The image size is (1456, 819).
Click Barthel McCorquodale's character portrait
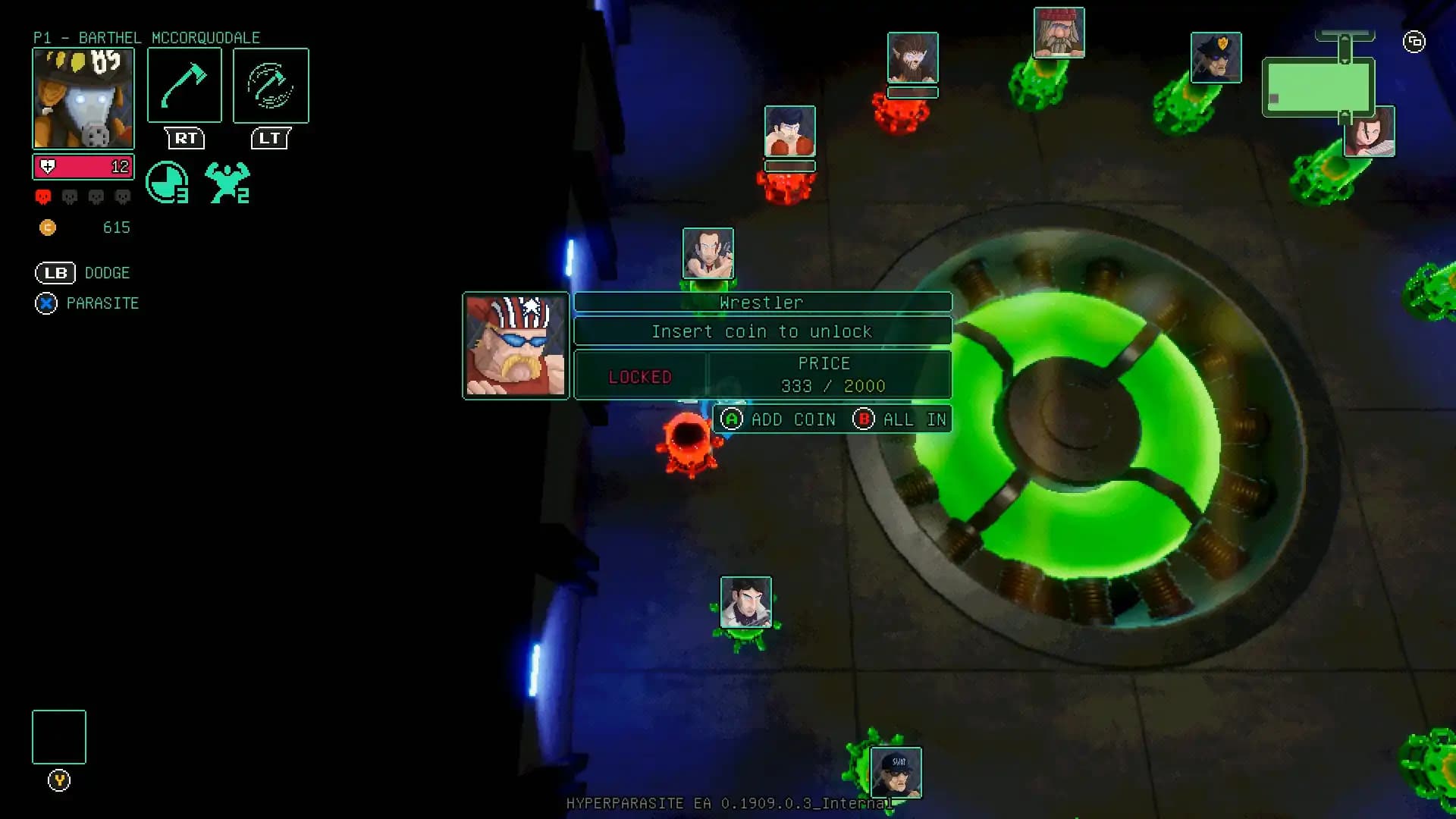(x=83, y=99)
